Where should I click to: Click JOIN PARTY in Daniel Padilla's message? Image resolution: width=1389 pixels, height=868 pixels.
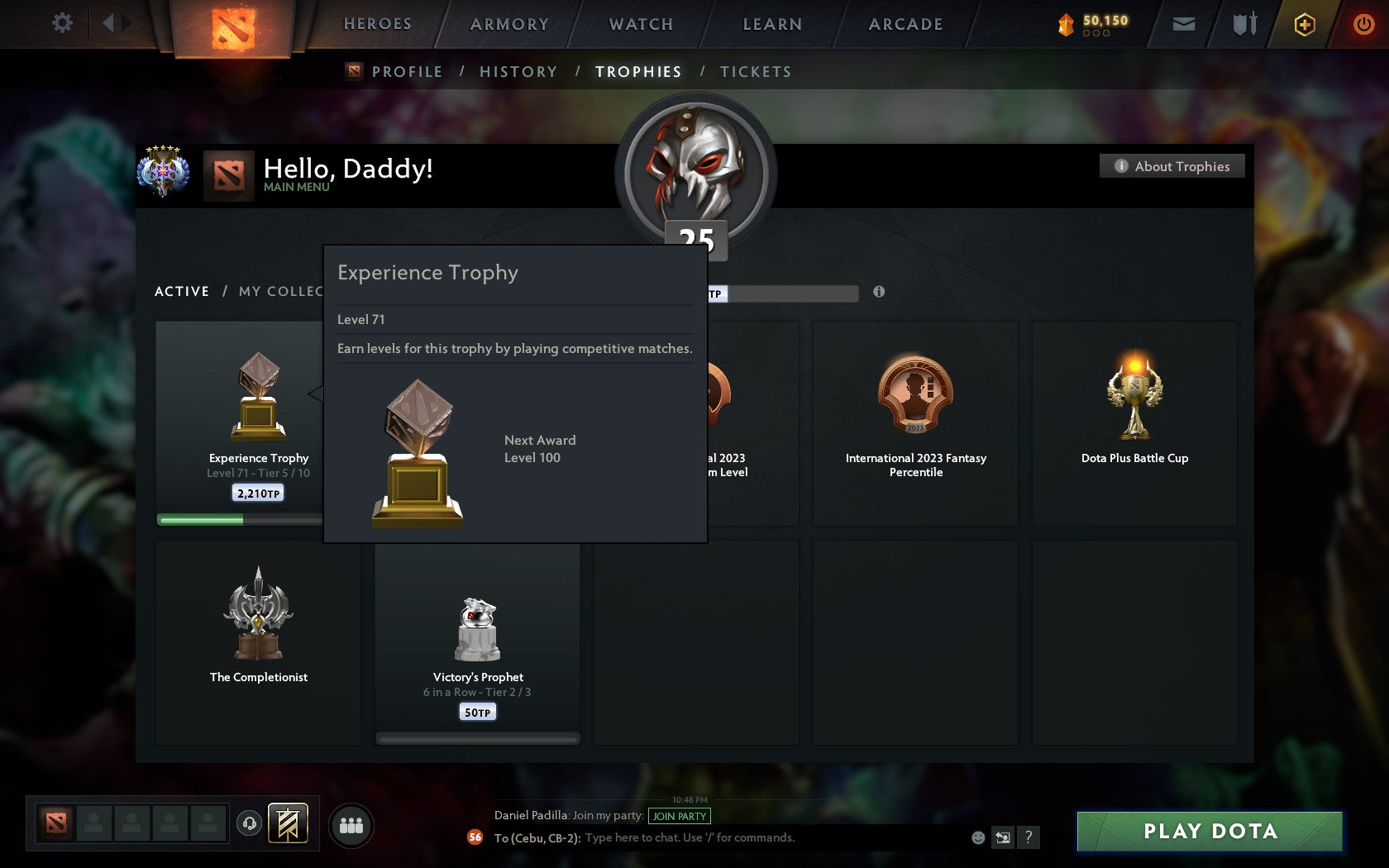(680, 815)
